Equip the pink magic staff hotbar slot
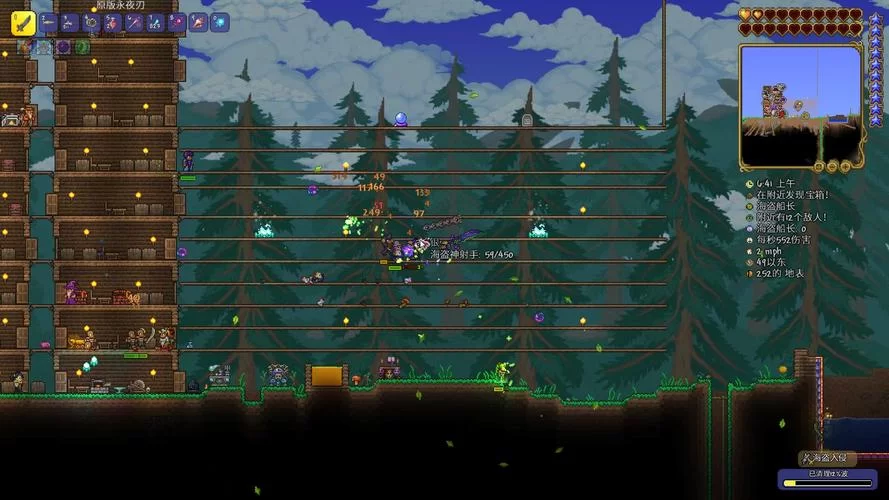This screenshot has height=500, width=889. 134,23
